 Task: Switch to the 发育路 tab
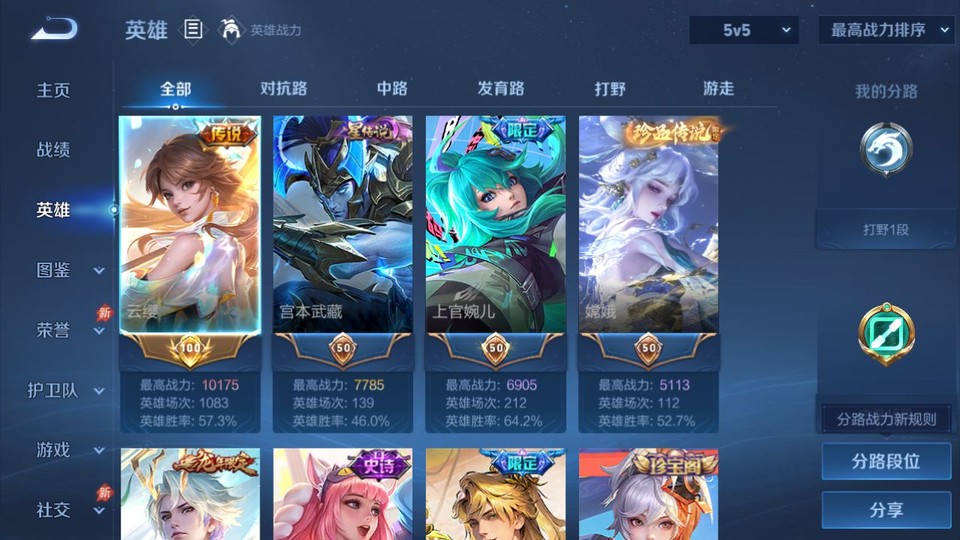click(501, 88)
